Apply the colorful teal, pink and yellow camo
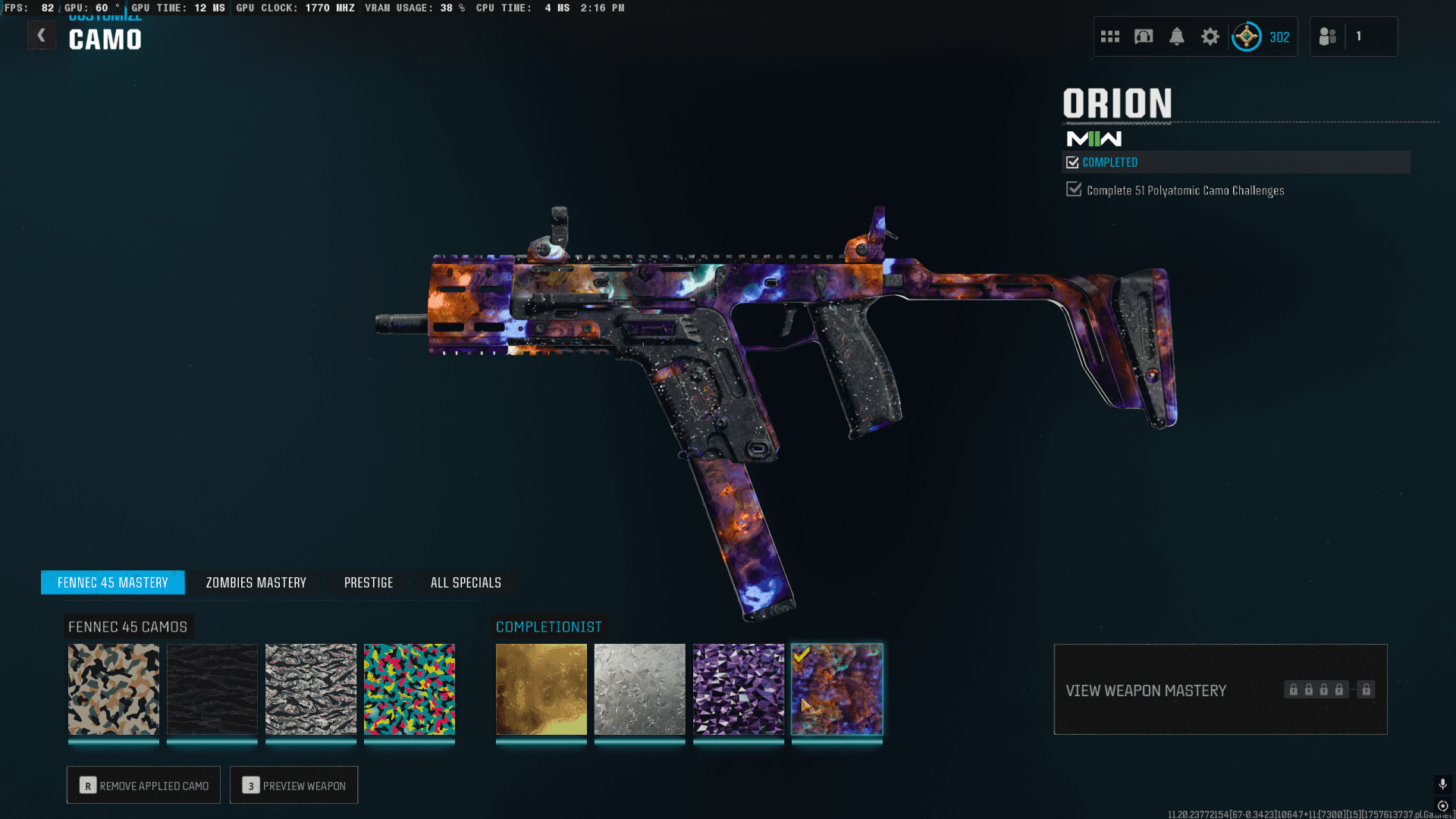The height and width of the screenshot is (819, 1456). [x=409, y=689]
